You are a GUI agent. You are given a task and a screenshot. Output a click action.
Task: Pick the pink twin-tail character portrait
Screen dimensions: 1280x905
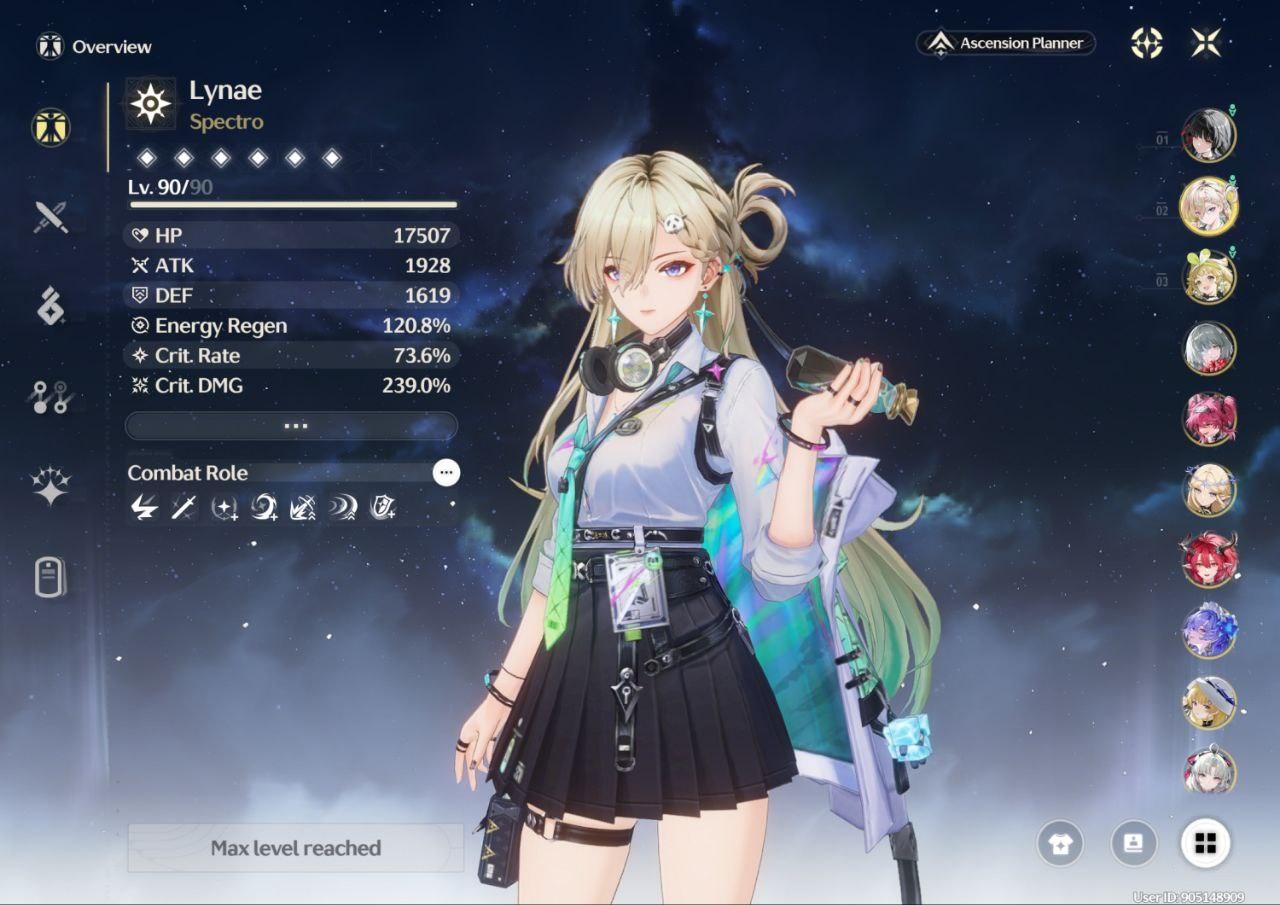tap(1209, 419)
